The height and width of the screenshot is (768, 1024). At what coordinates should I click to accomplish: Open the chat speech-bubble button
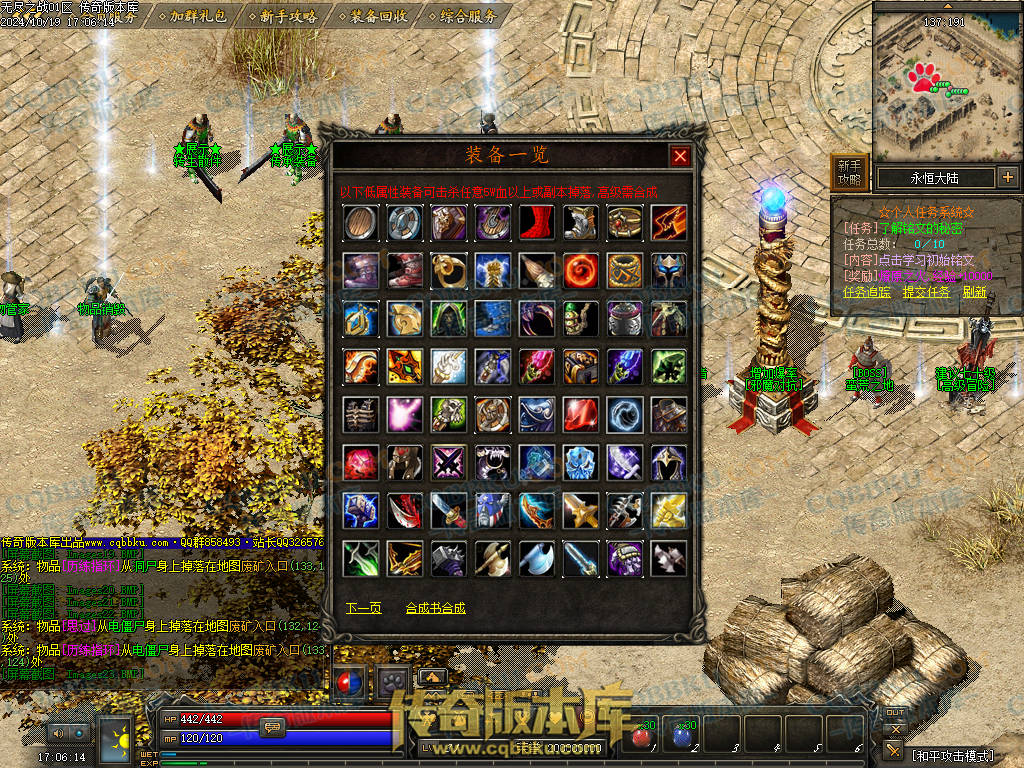(272, 727)
